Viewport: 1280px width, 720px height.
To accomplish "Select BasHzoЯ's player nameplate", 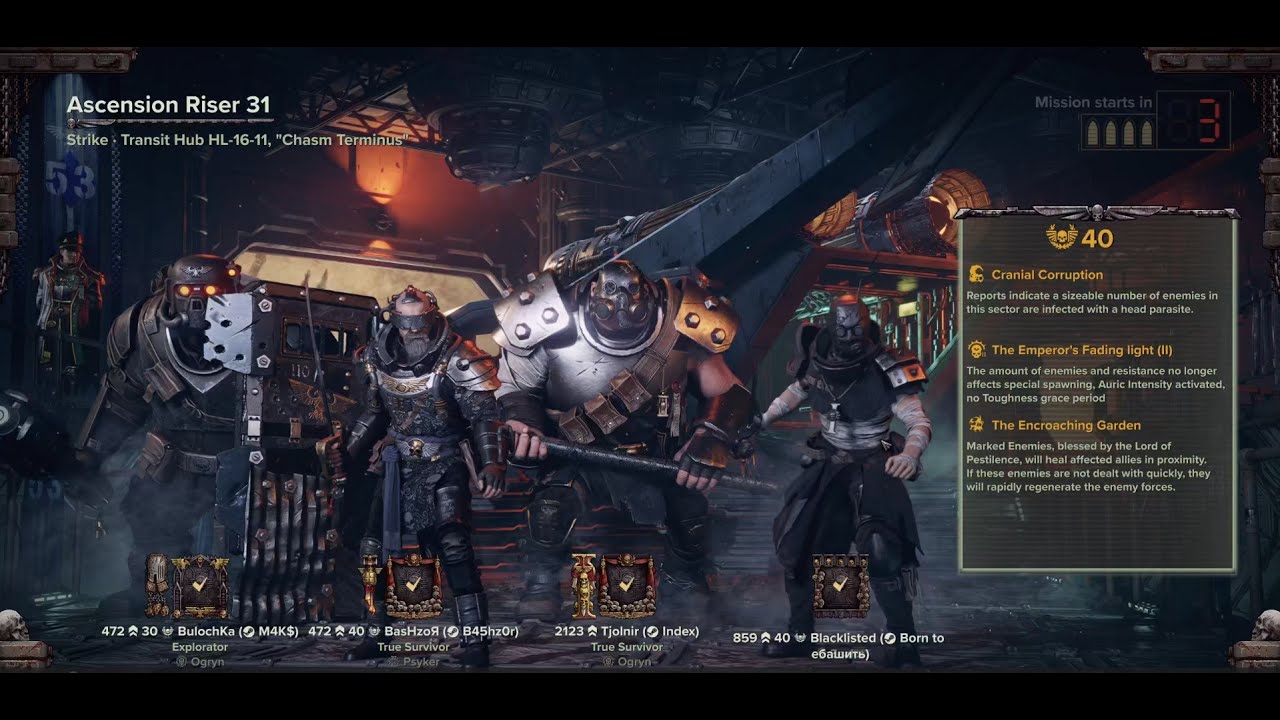I will coord(413,632).
